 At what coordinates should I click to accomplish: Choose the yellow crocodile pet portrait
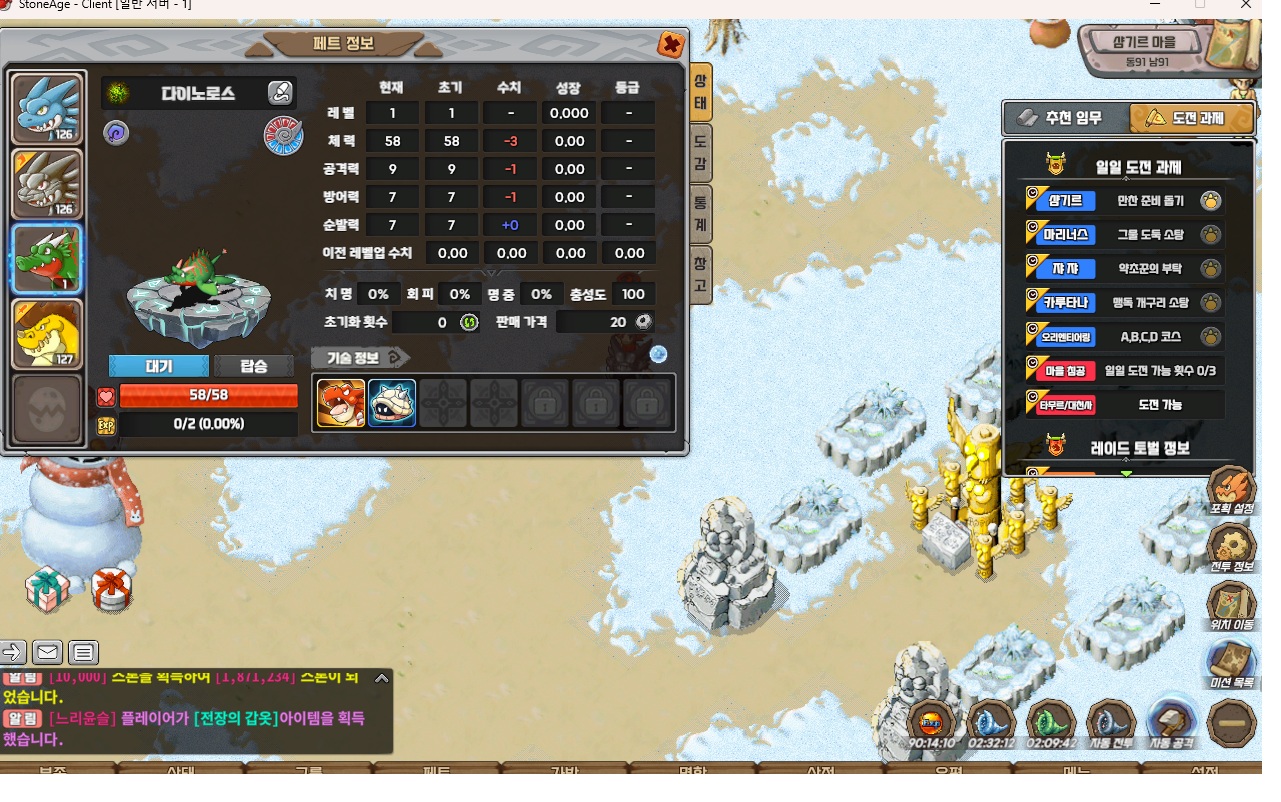[47, 333]
